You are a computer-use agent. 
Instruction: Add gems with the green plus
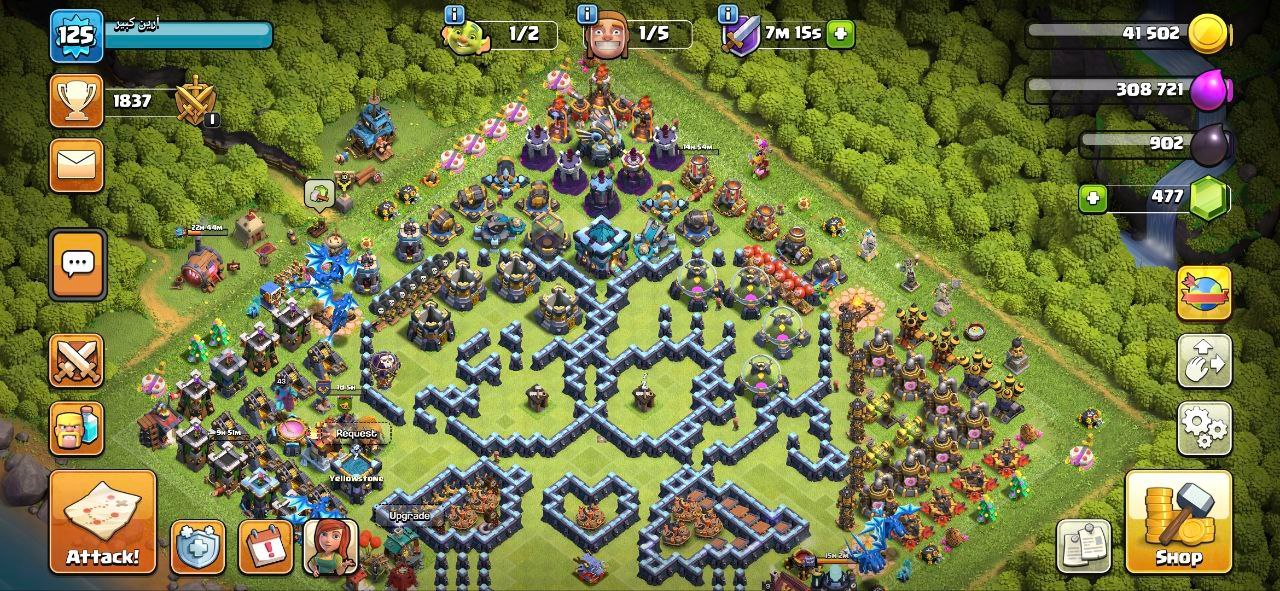[1093, 198]
